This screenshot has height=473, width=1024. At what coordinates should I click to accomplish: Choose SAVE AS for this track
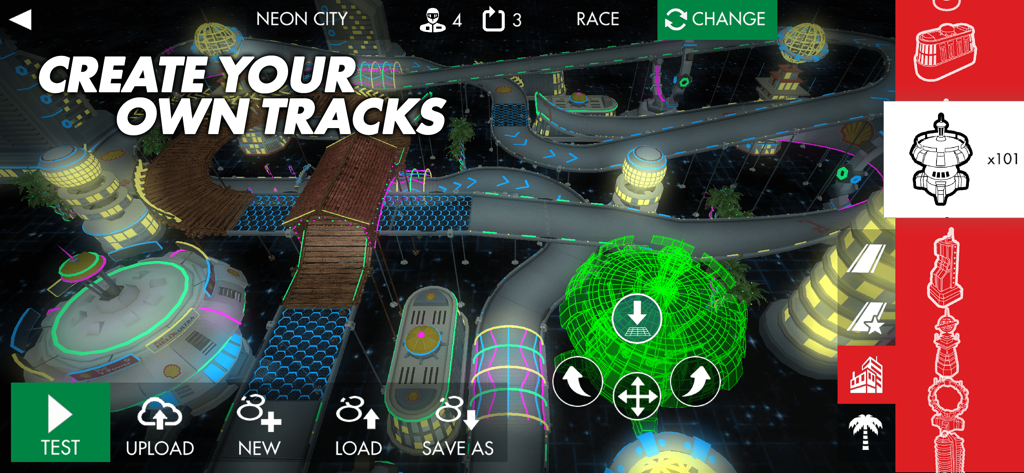click(x=458, y=426)
